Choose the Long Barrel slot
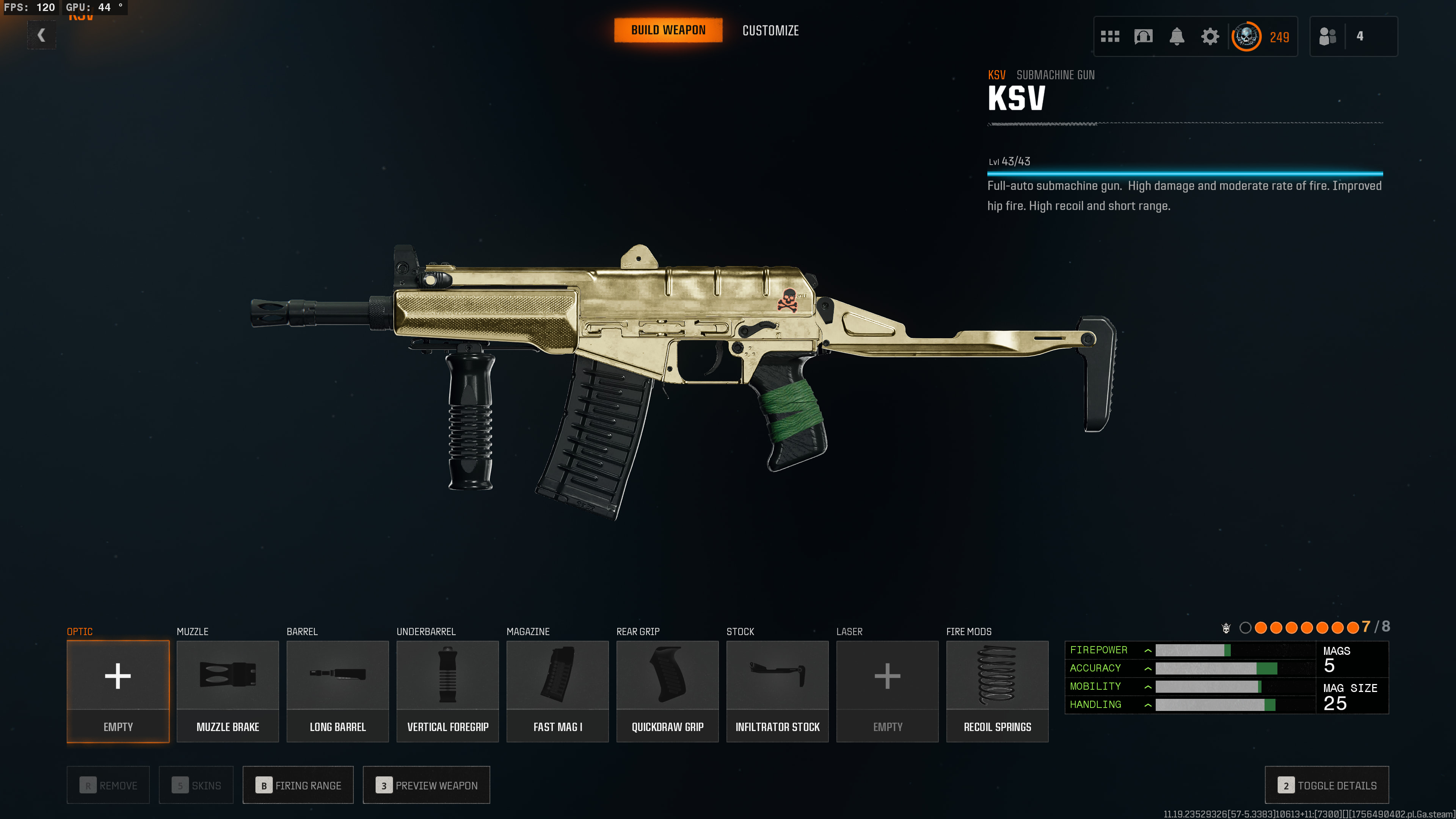1456x819 pixels. click(x=338, y=691)
